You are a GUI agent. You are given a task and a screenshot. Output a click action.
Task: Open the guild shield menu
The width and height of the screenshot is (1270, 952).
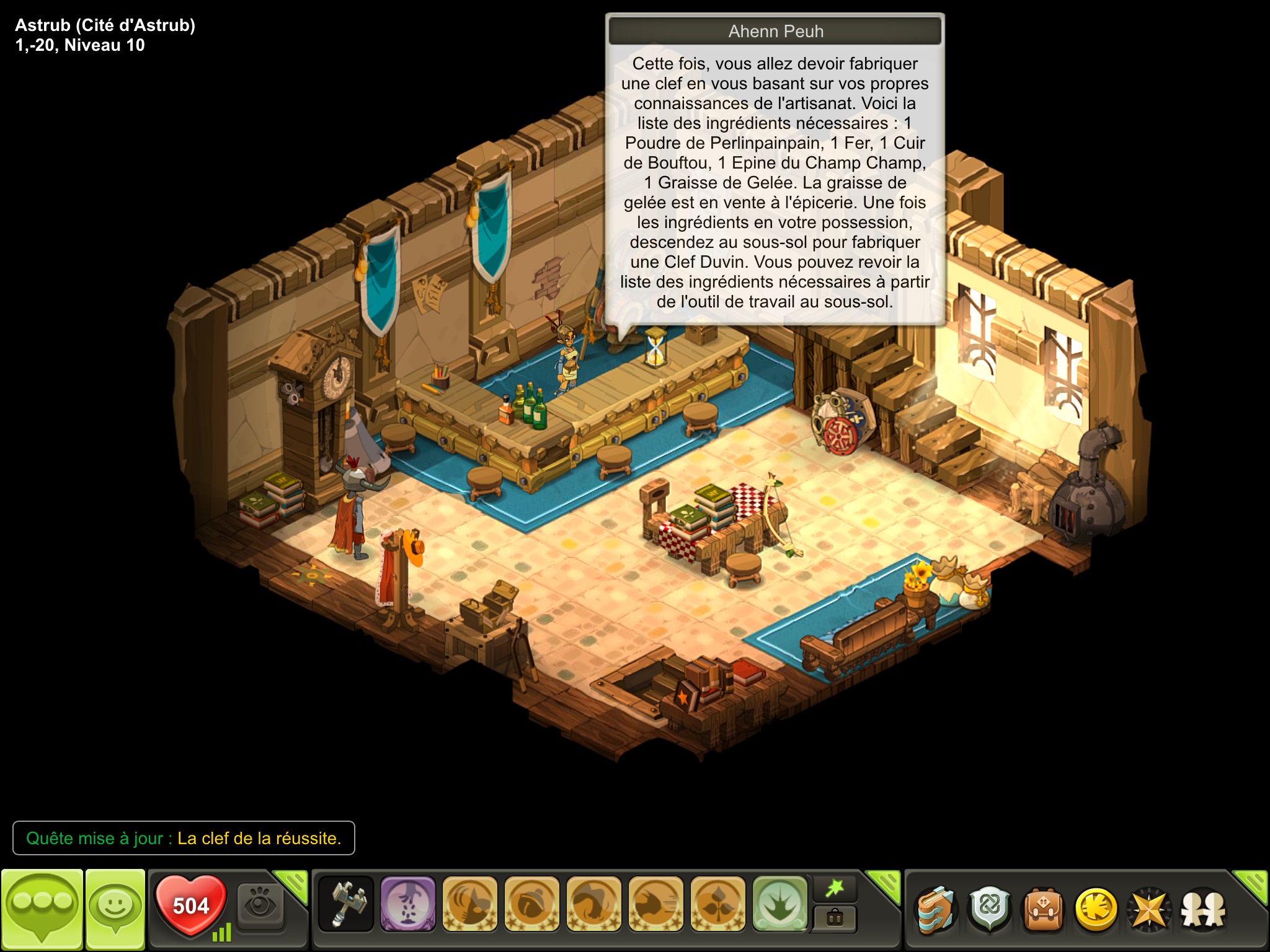pos(990,909)
